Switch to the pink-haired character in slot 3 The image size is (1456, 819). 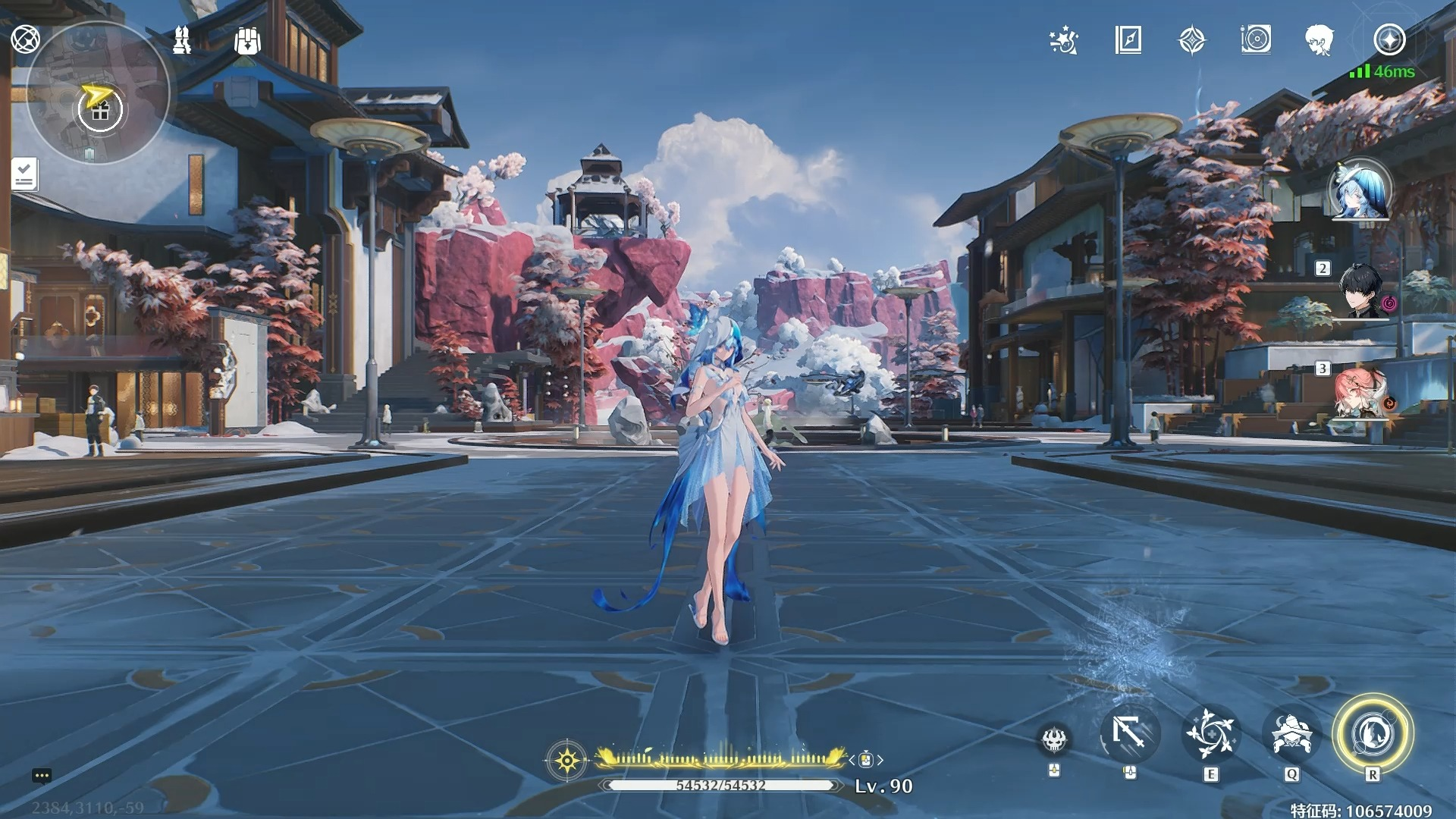(1360, 393)
